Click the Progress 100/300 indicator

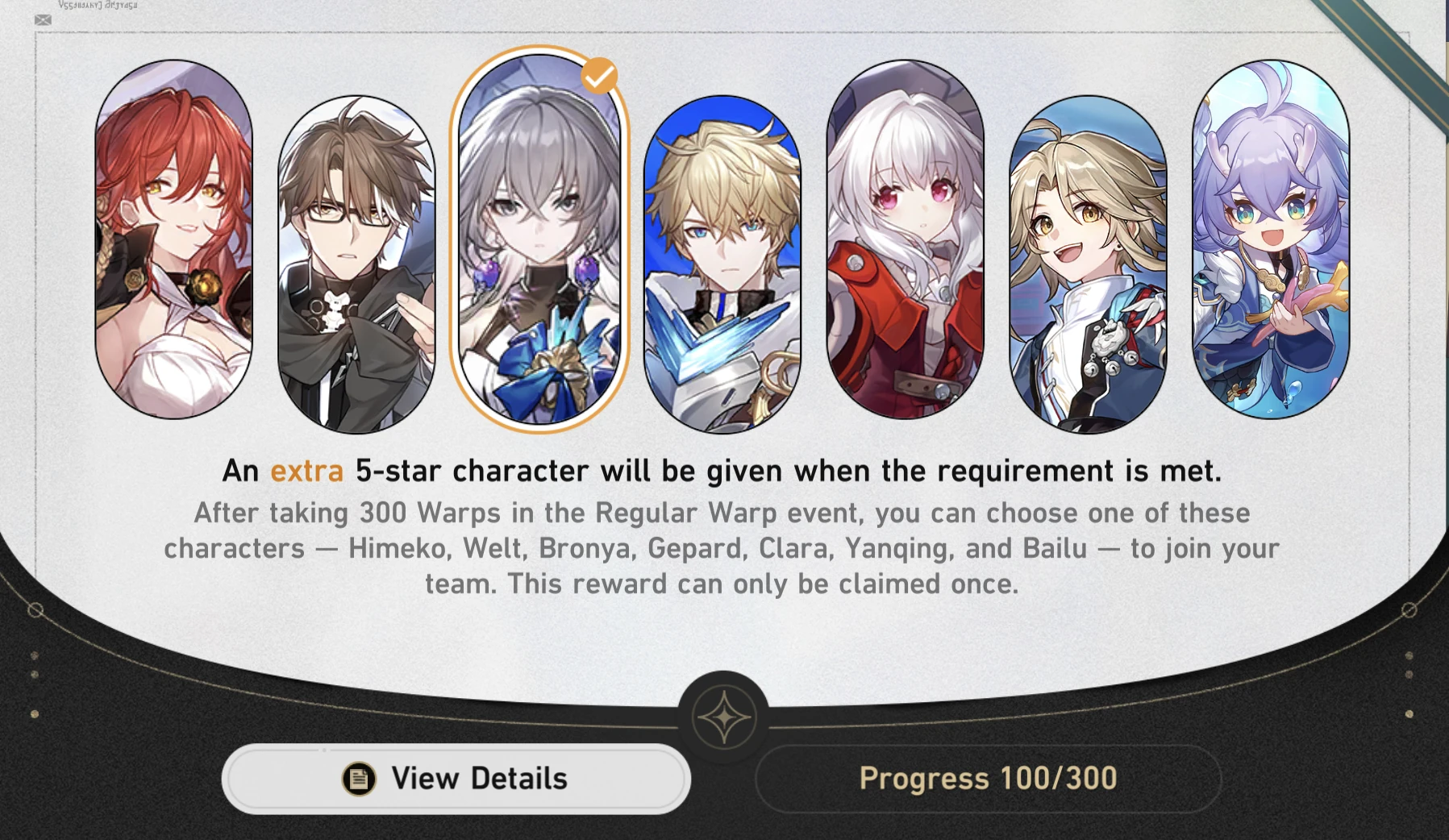tap(988, 777)
